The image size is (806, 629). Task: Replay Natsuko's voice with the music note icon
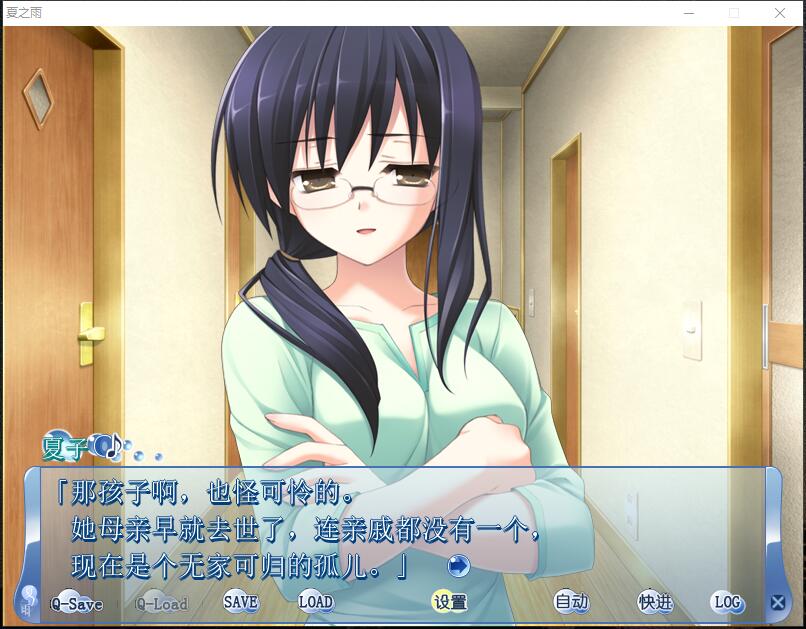coord(106,445)
